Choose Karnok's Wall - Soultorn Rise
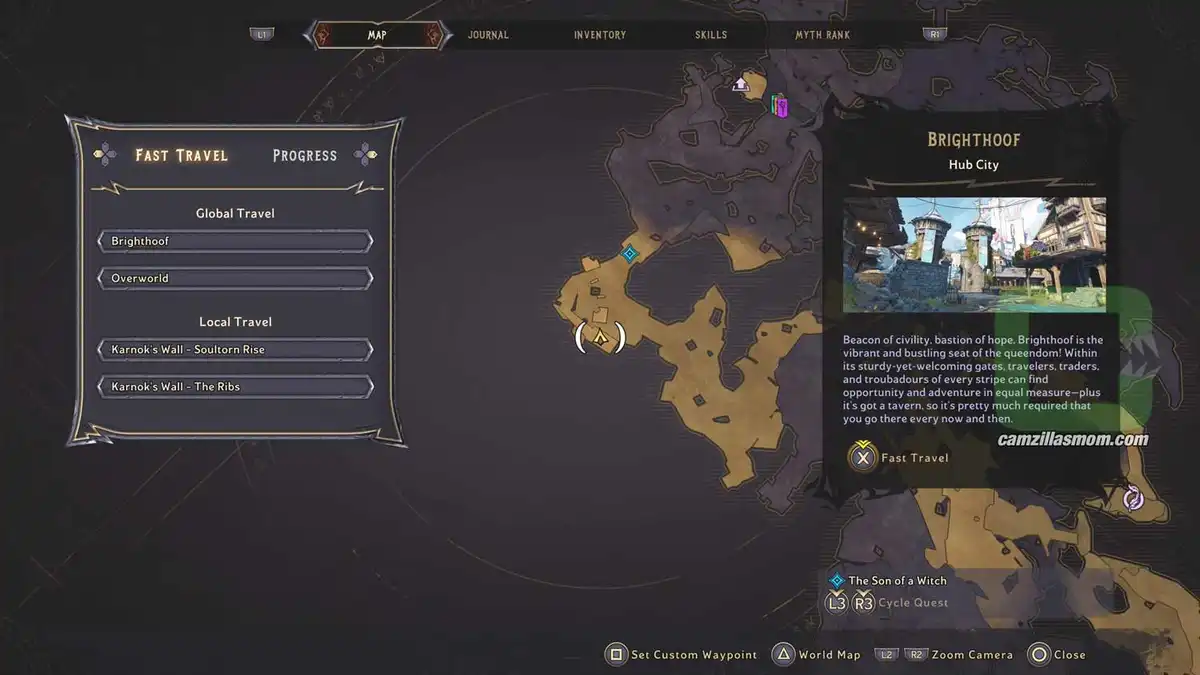 coord(235,350)
